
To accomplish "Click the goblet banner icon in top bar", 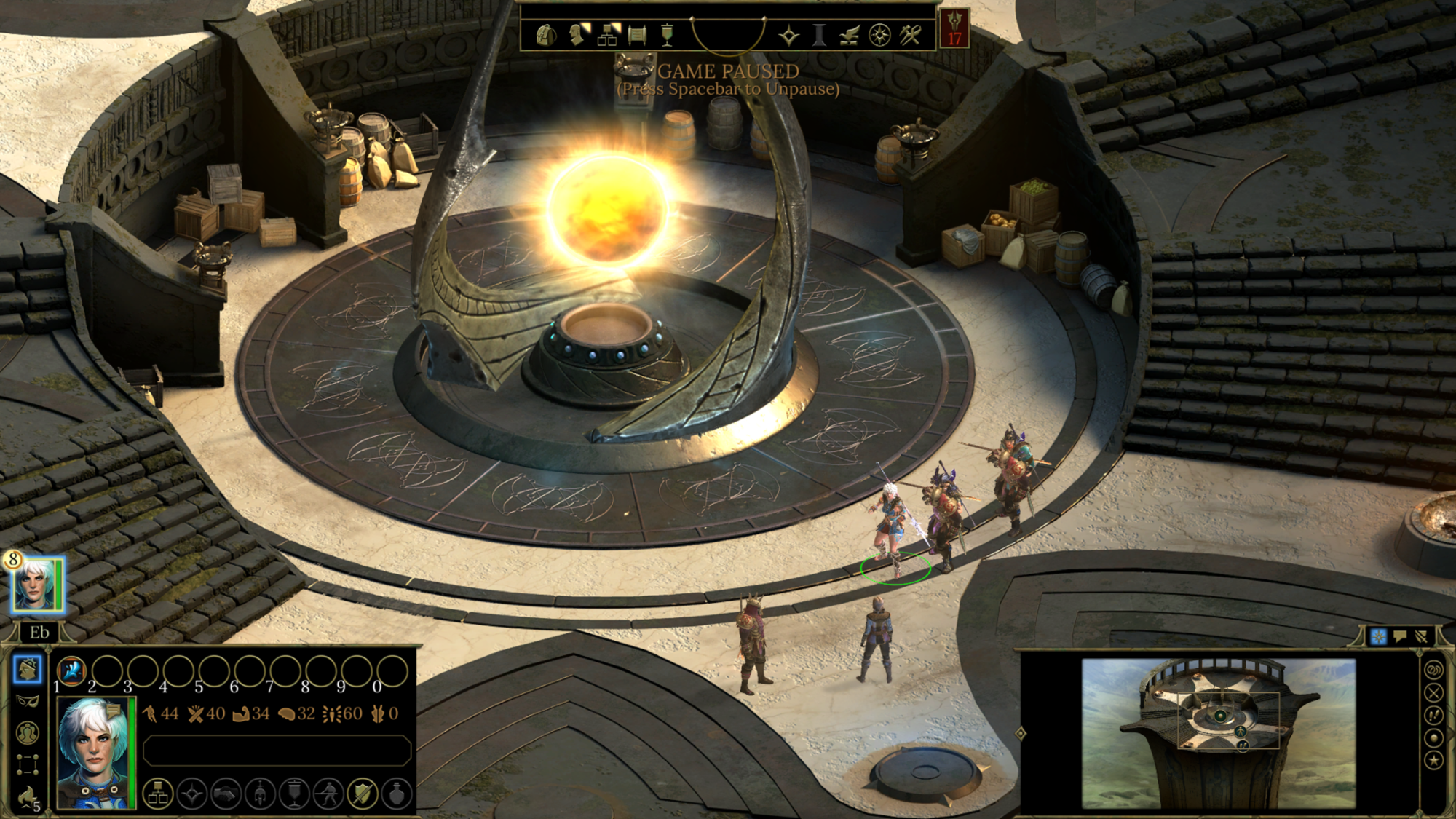I will point(667,35).
